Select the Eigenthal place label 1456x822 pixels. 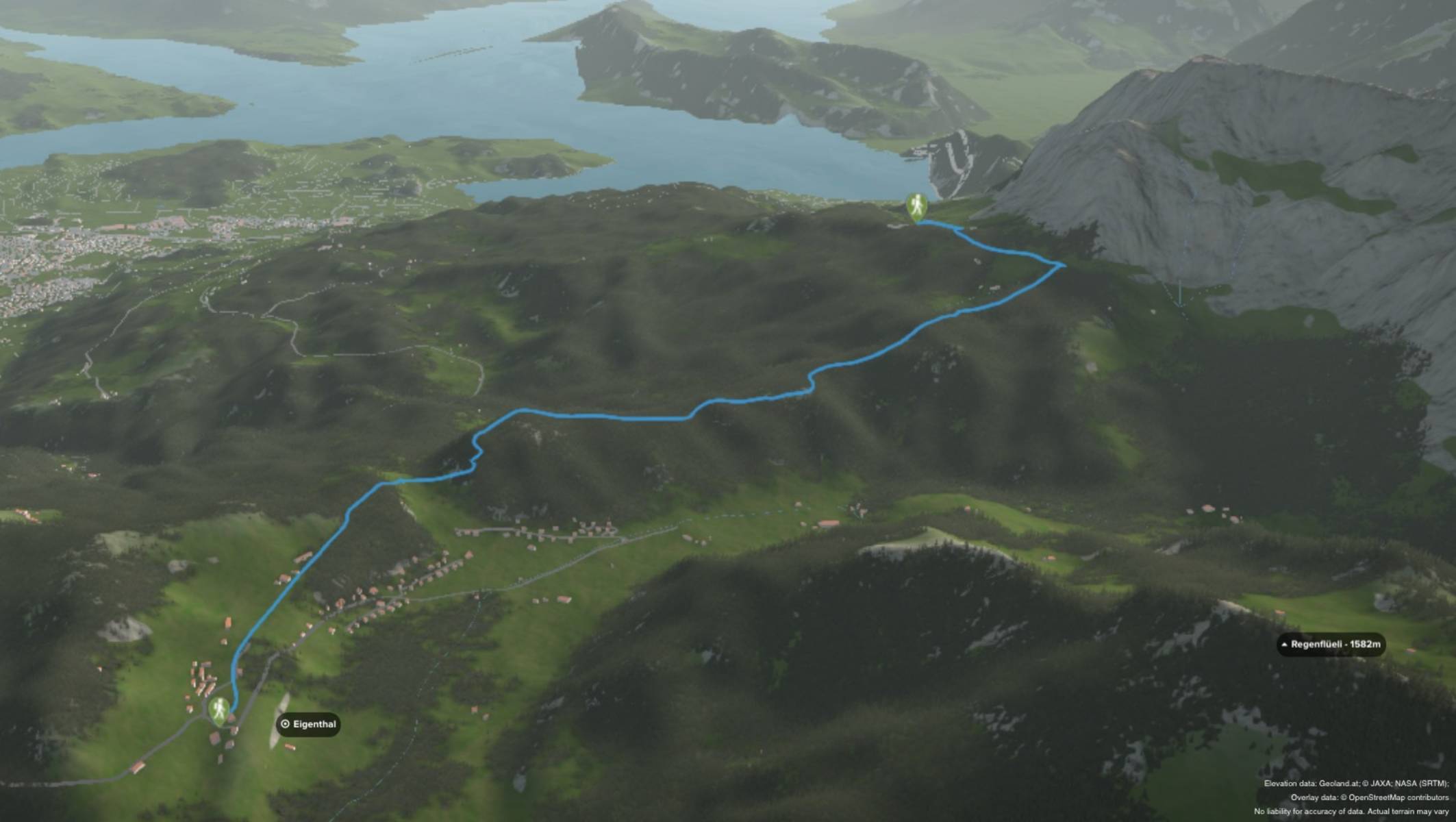pyautogui.click(x=308, y=724)
